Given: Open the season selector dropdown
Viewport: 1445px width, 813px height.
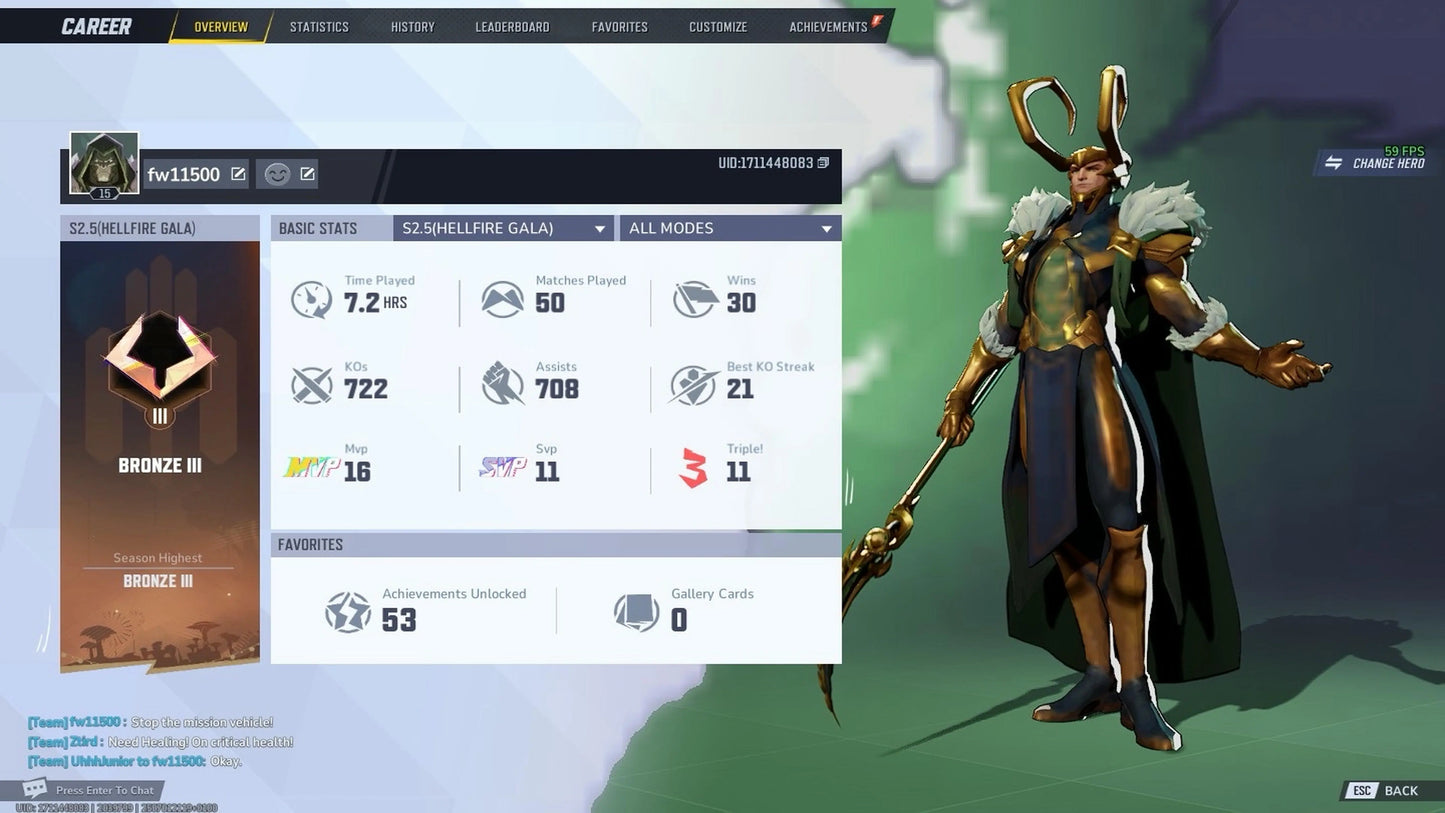Looking at the screenshot, I should click(503, 228).
